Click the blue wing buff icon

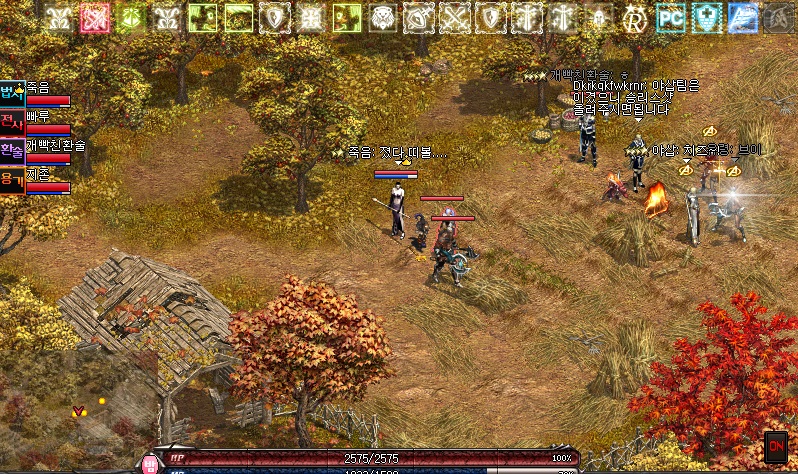(x=742, y=17)
